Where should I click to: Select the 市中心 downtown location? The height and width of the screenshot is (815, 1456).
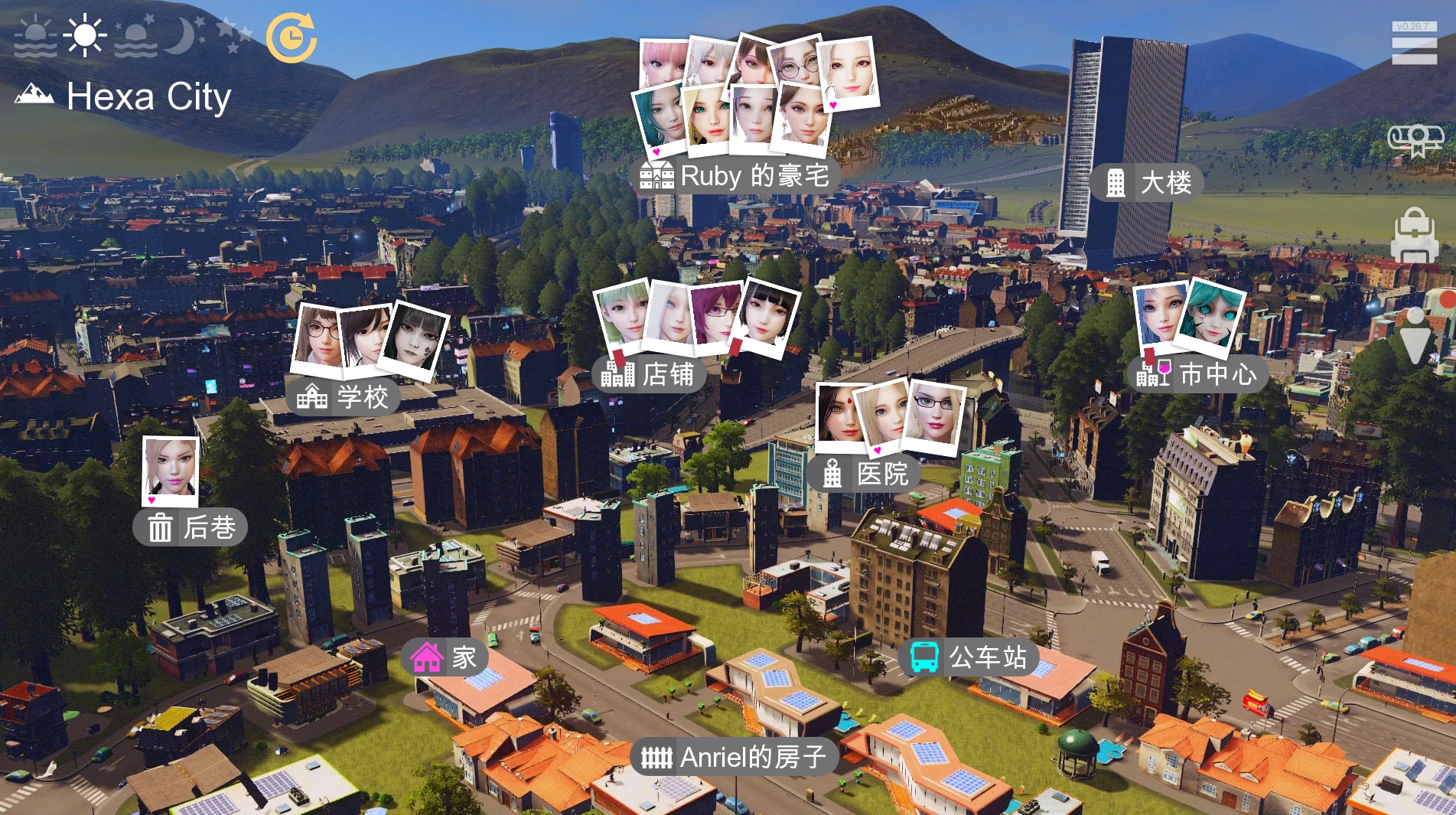coord(1197,374)
